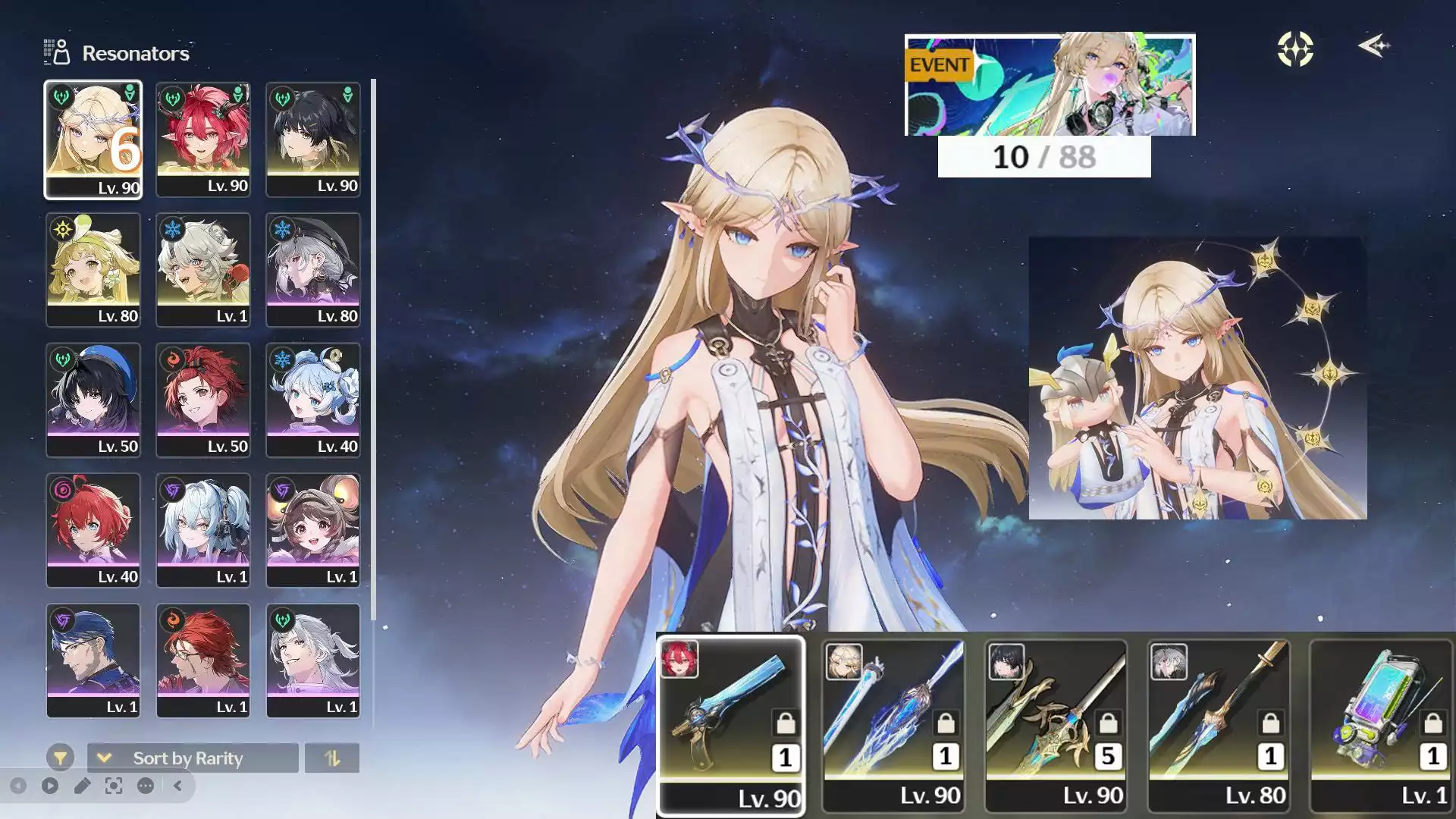
Task: Select the red-haired Fusion resonator at Lv. 50
Action: (202, 400)
